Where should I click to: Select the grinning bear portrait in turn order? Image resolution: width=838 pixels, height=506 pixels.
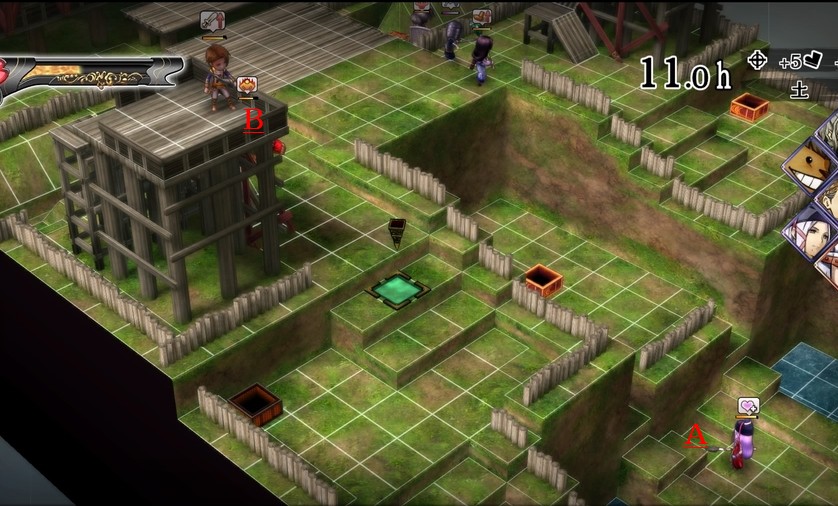(x=812, y=165)
